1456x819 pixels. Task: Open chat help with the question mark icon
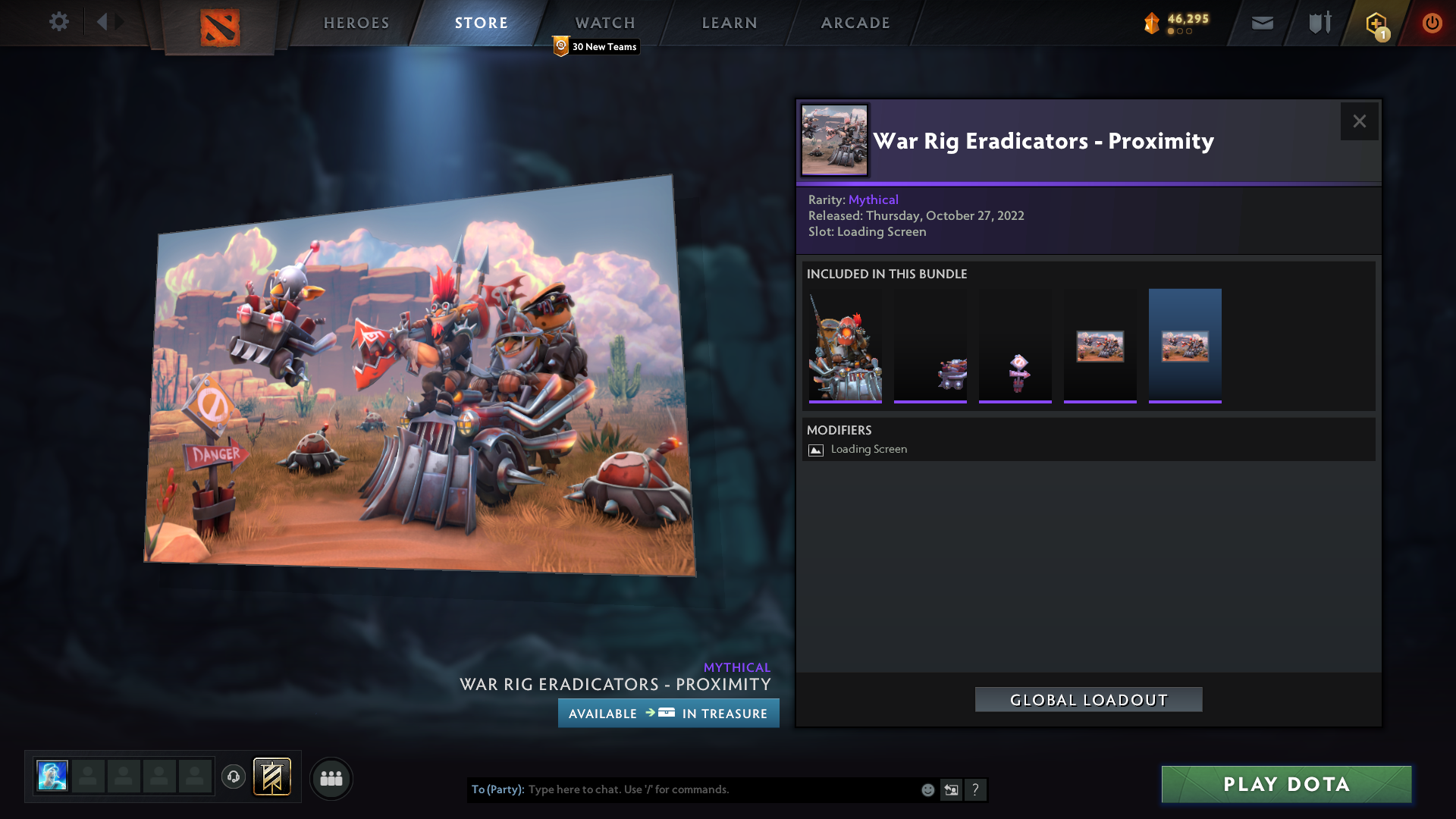coord(976,790)
